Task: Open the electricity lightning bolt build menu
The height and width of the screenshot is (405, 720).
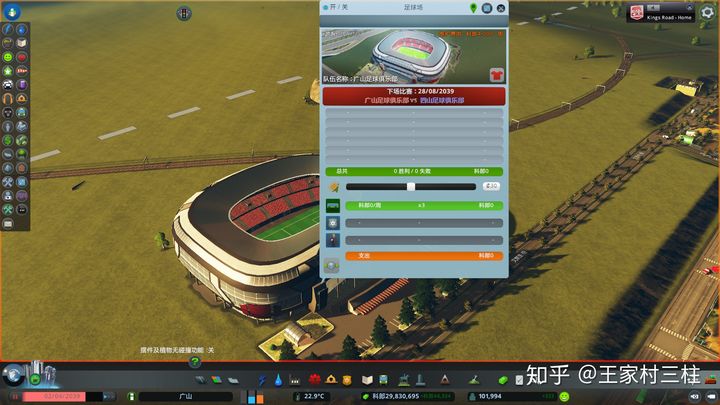Action: pos(263,380)
